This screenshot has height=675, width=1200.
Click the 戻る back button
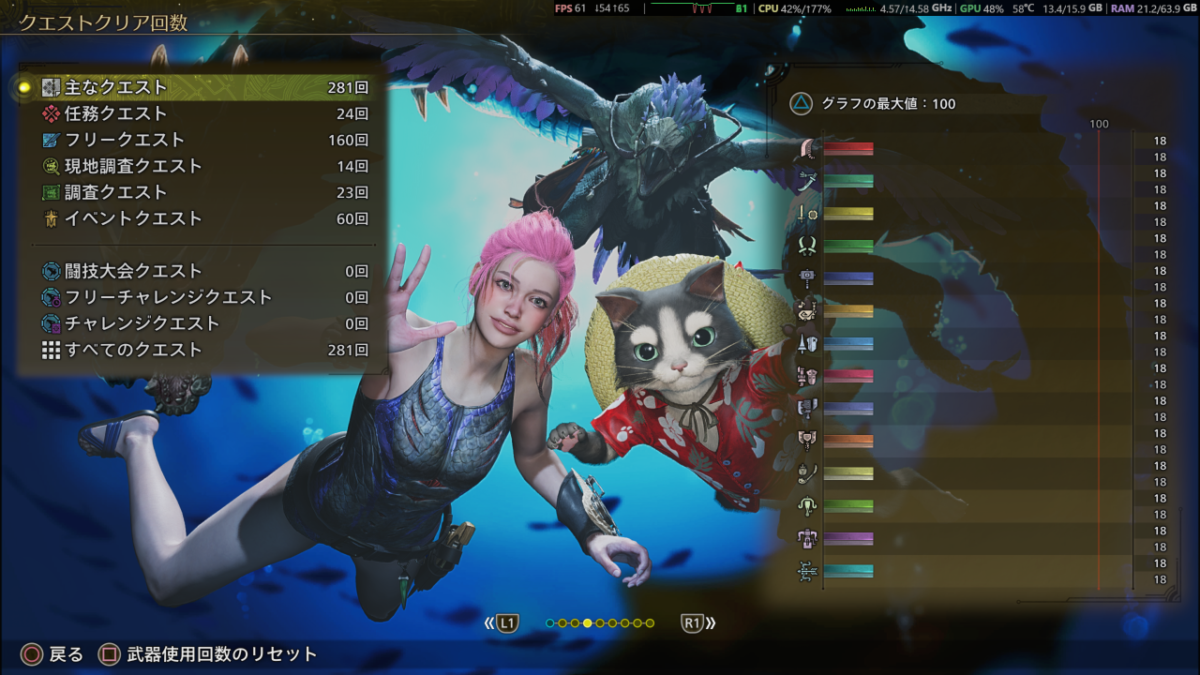(53, 655)
